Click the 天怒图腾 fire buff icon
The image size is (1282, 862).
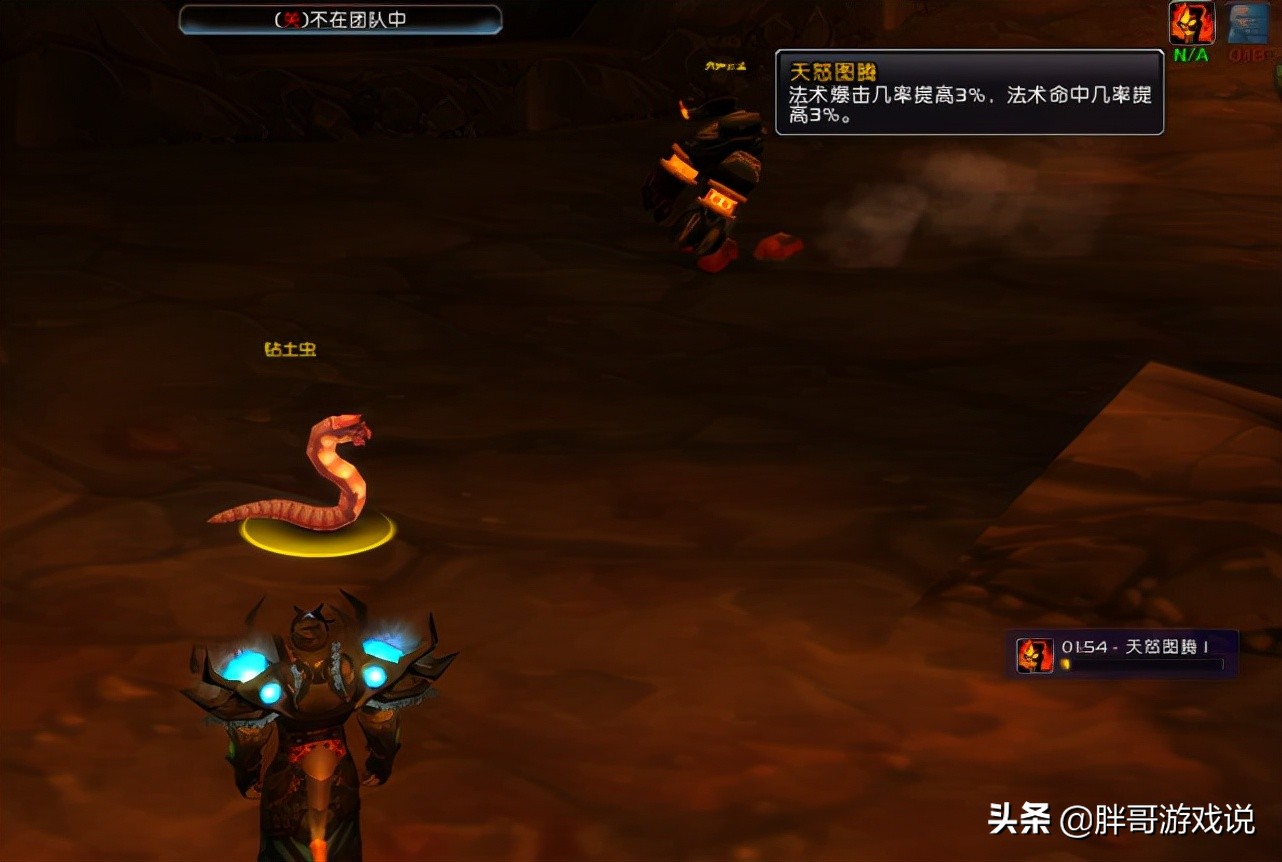(1192, 22)
